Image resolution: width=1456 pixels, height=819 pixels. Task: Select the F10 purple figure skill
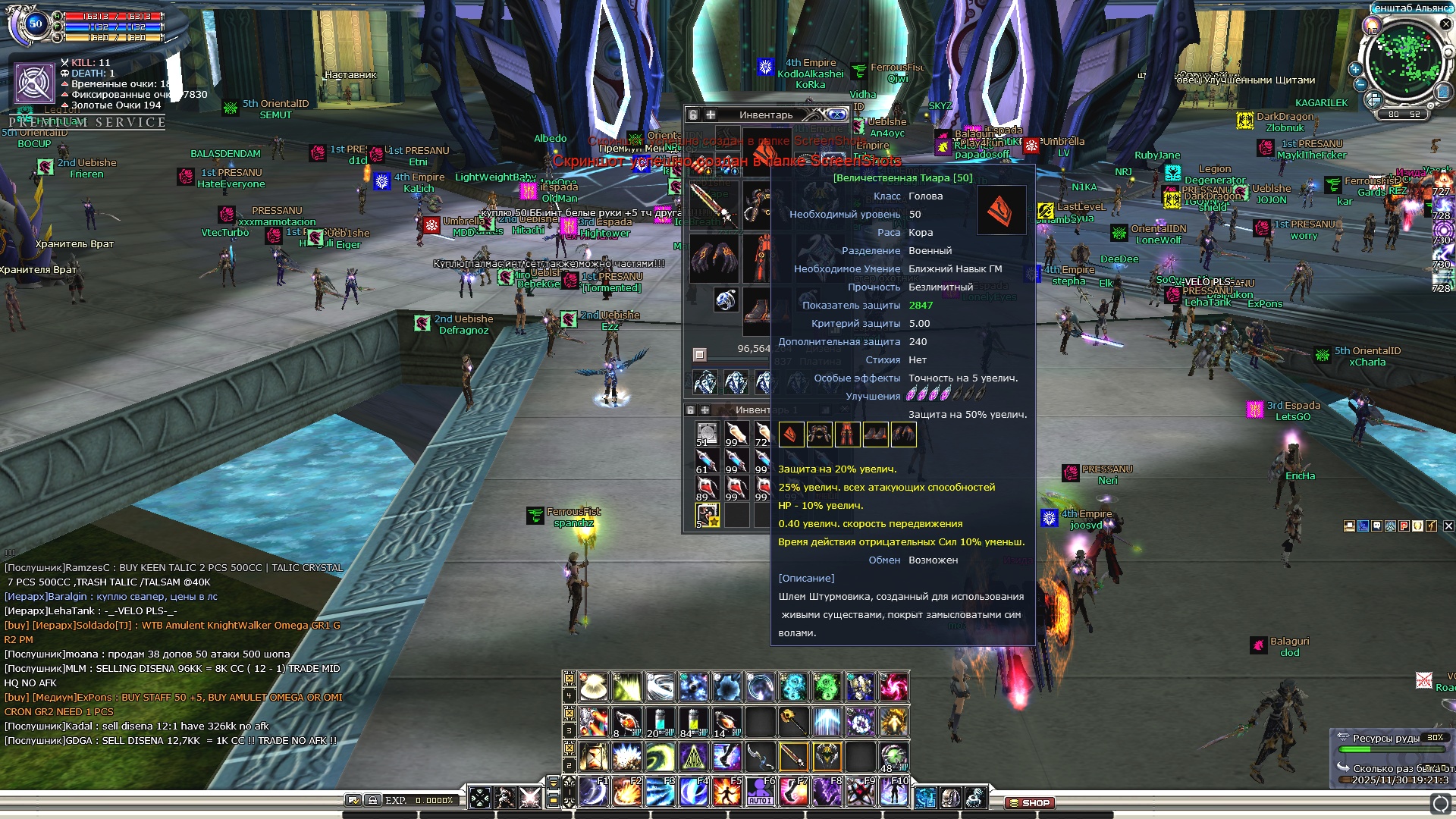coord(893,792)
